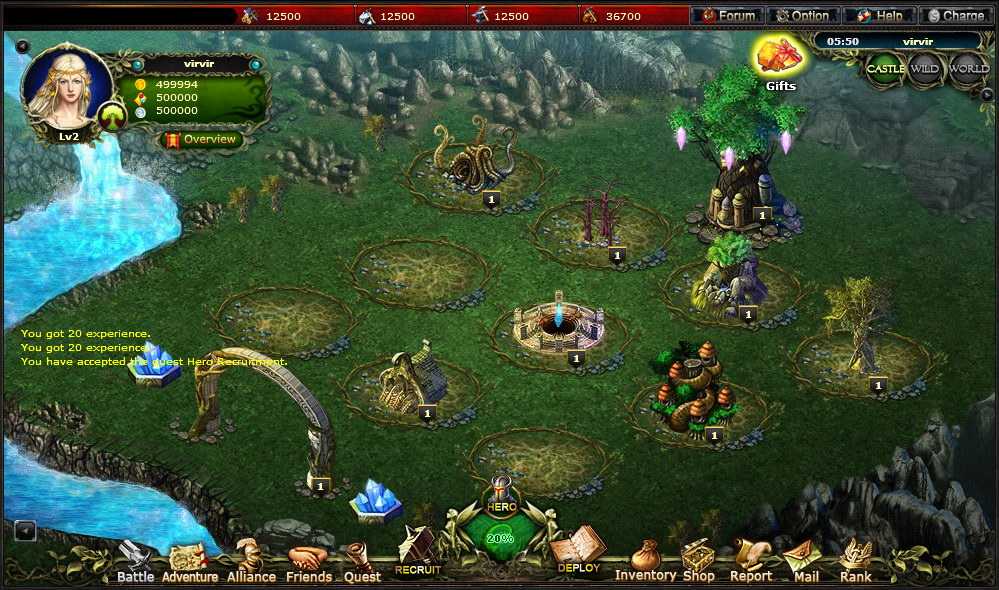This screenshot has height=590, width=999.
Task: Claim the Gifts box
Action: [x=780, y=60]
